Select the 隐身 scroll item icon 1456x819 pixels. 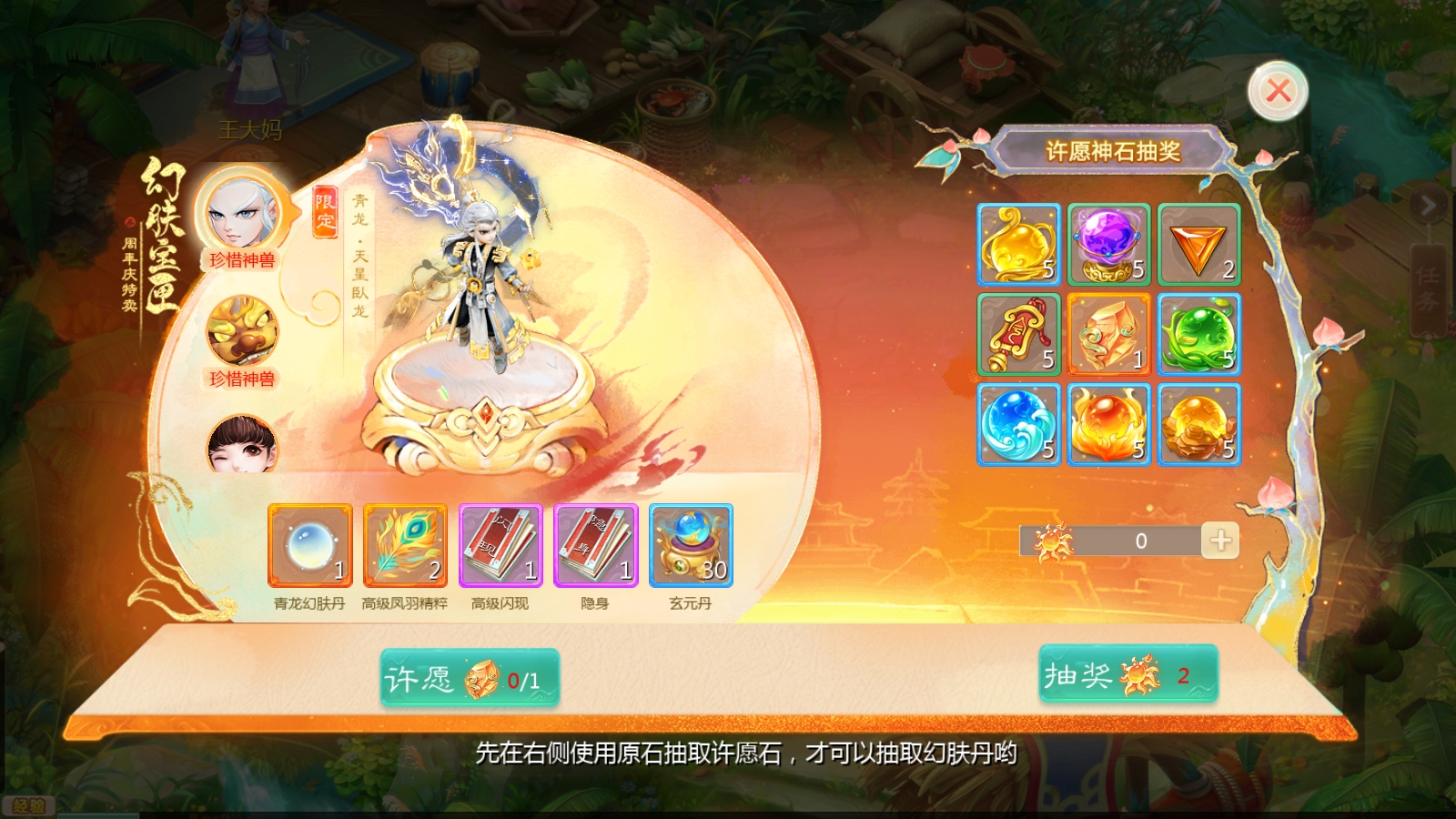[x=597, y=546]
